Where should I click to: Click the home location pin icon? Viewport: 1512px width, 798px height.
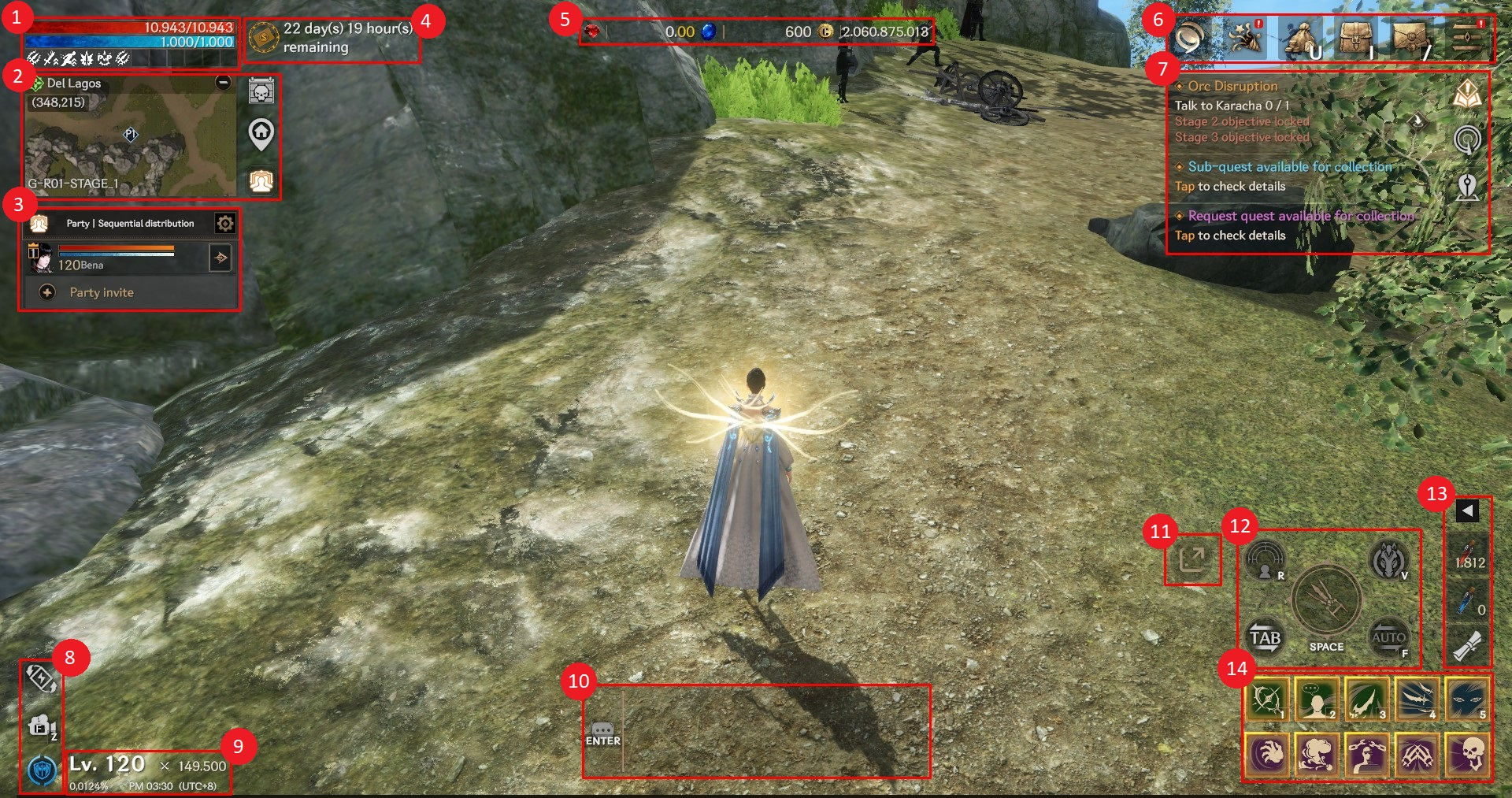coord(261,135)
